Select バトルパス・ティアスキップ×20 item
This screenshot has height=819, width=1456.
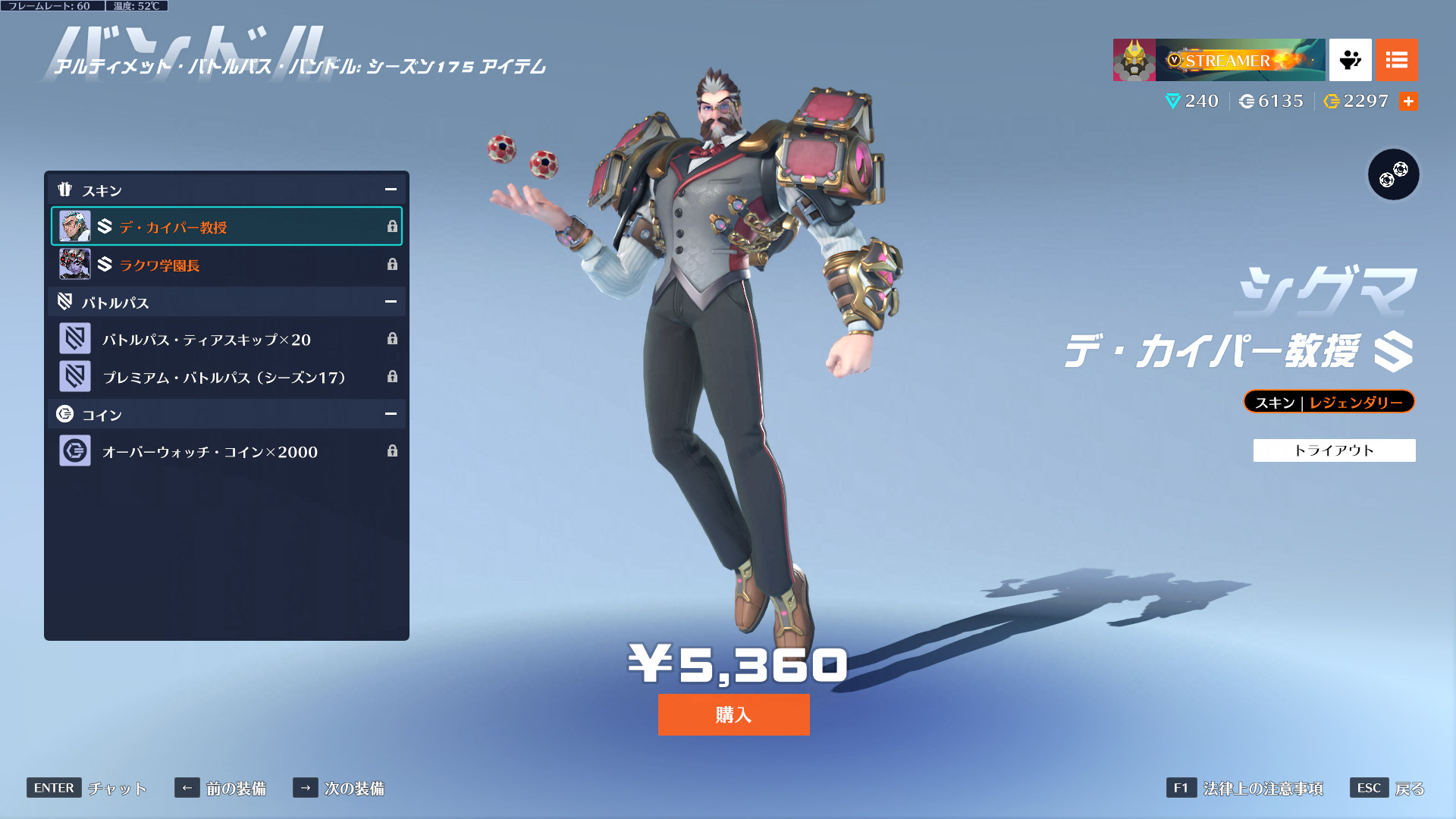pyautogui.click(x=226, y=339)
